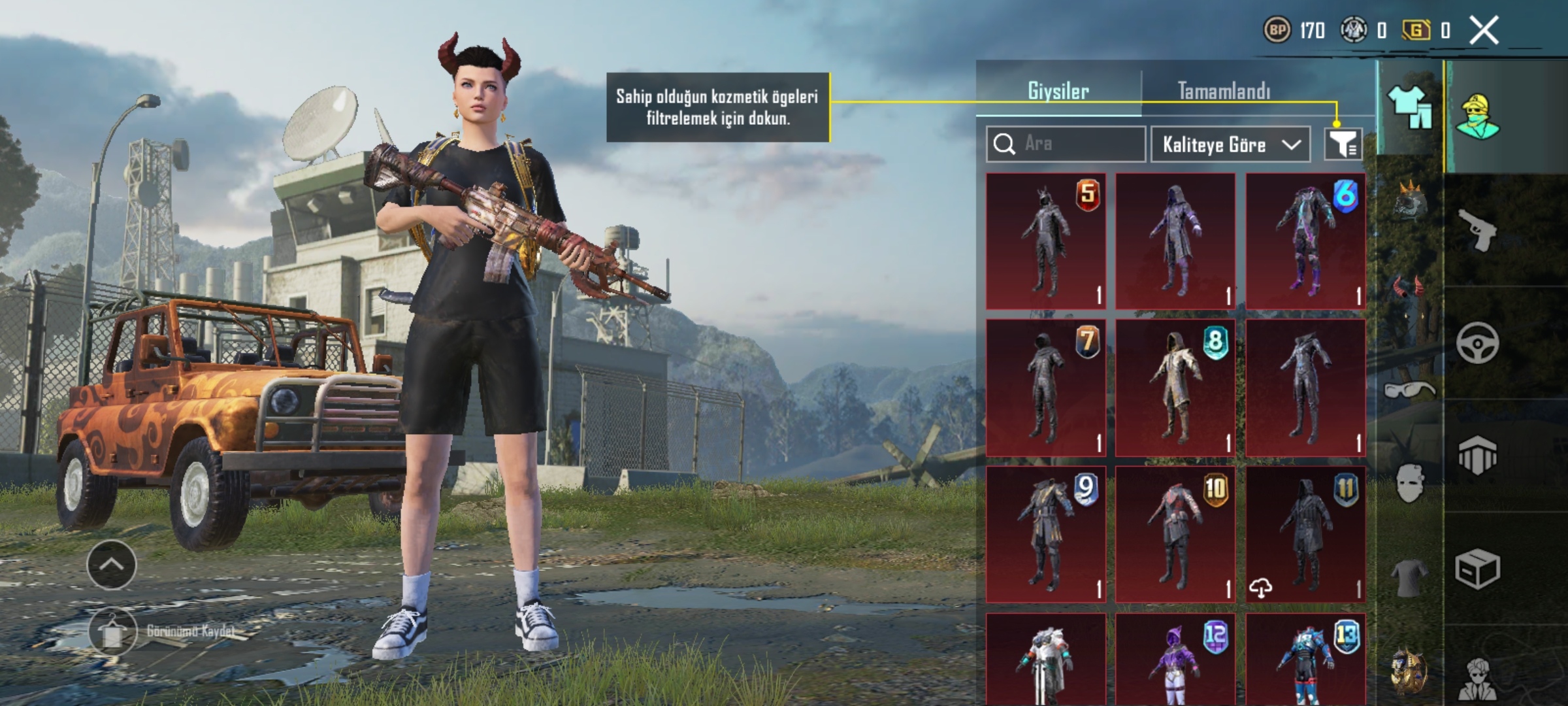Pick the outfit with badge 8
Viewport: 1568px width, 706px height.
pyautogui.click(x=1175, y=388)
